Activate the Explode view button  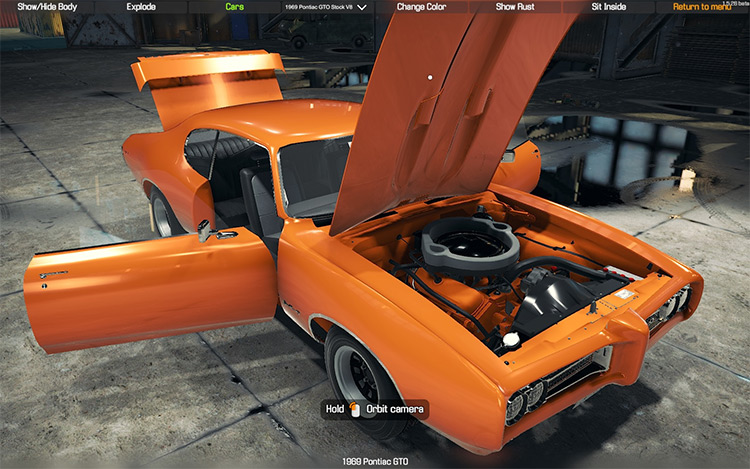pos(141,7)
